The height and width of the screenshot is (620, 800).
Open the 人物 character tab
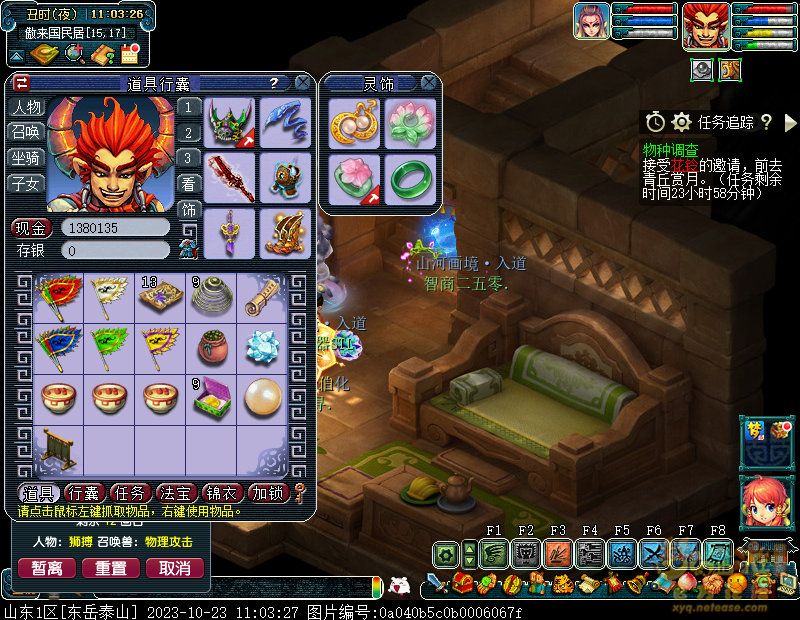coord(26,108)
